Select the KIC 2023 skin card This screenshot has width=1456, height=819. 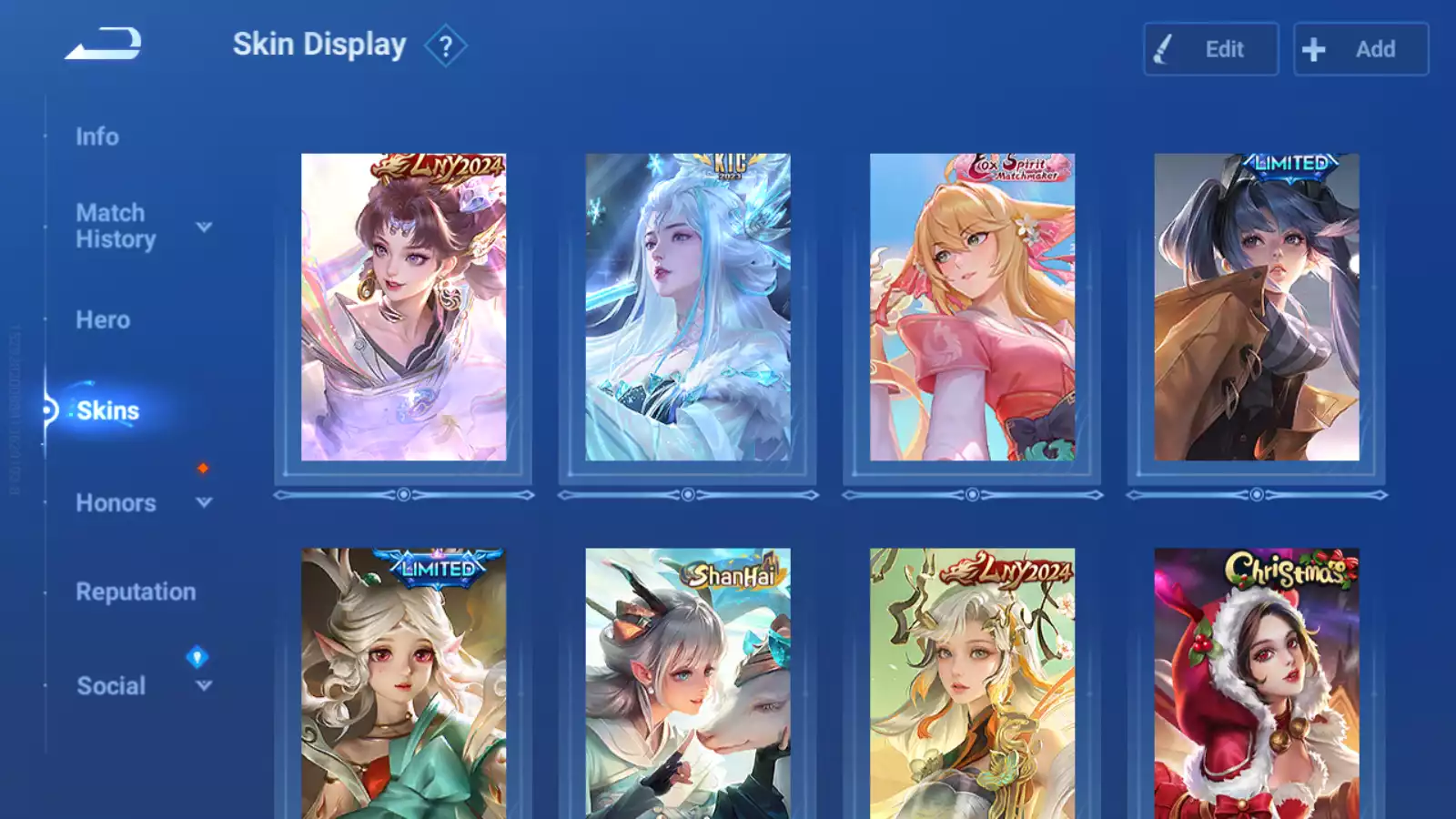(688, 308)
